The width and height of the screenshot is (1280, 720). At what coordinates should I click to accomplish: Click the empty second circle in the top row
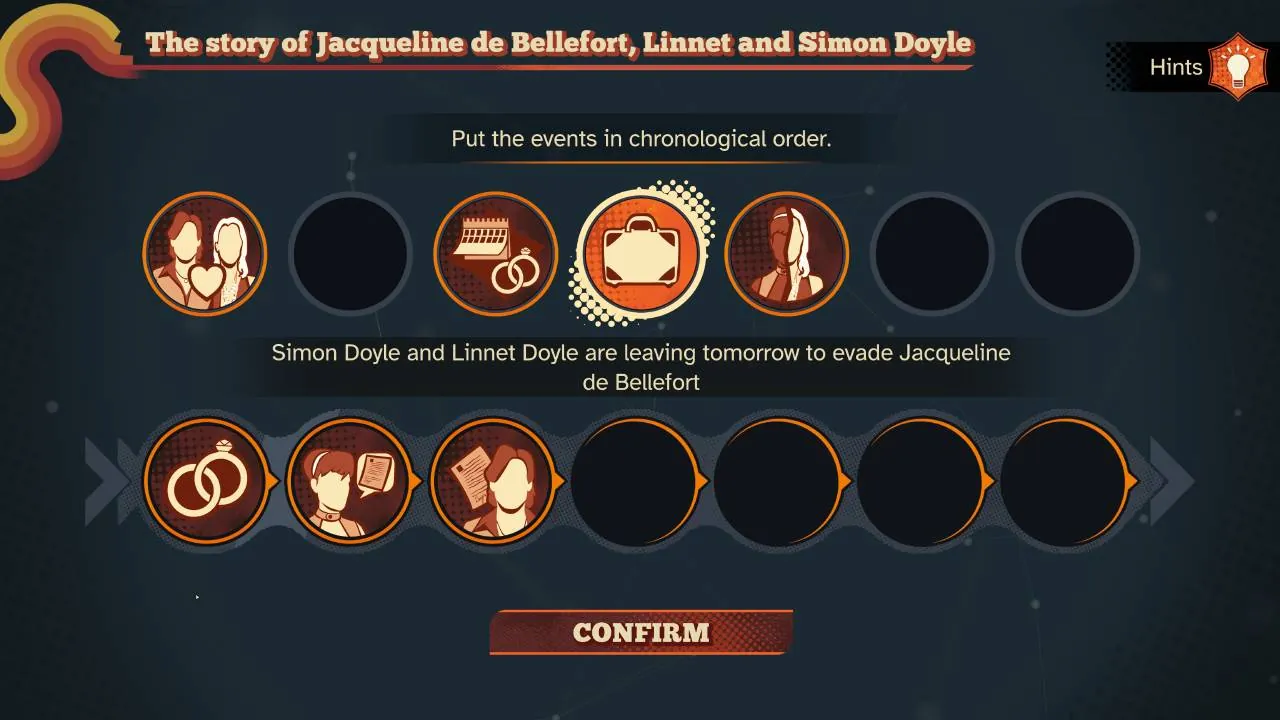(x=349, y=253)
